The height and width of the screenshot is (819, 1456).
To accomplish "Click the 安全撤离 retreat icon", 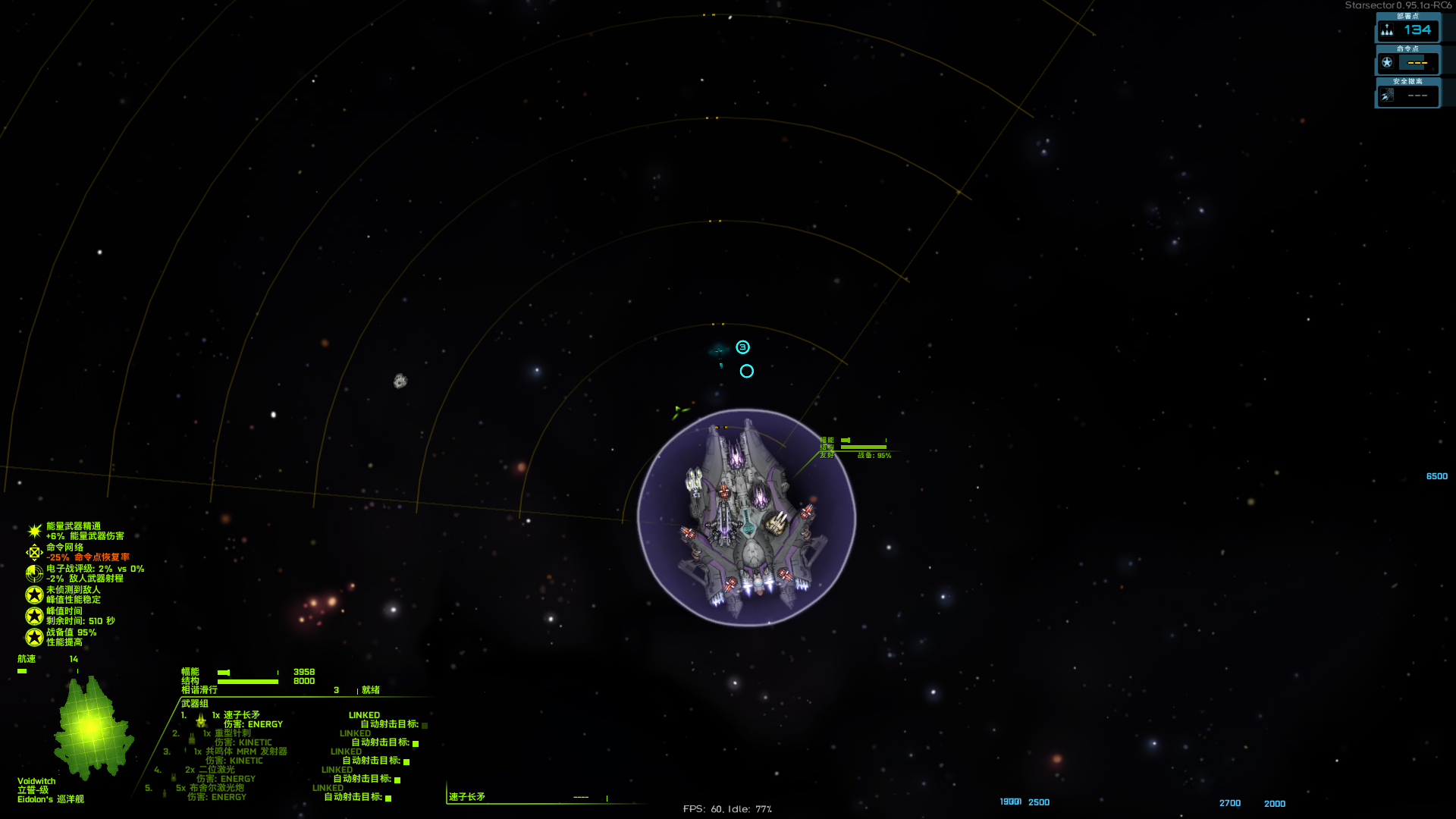I will [x=1387, y=95].
